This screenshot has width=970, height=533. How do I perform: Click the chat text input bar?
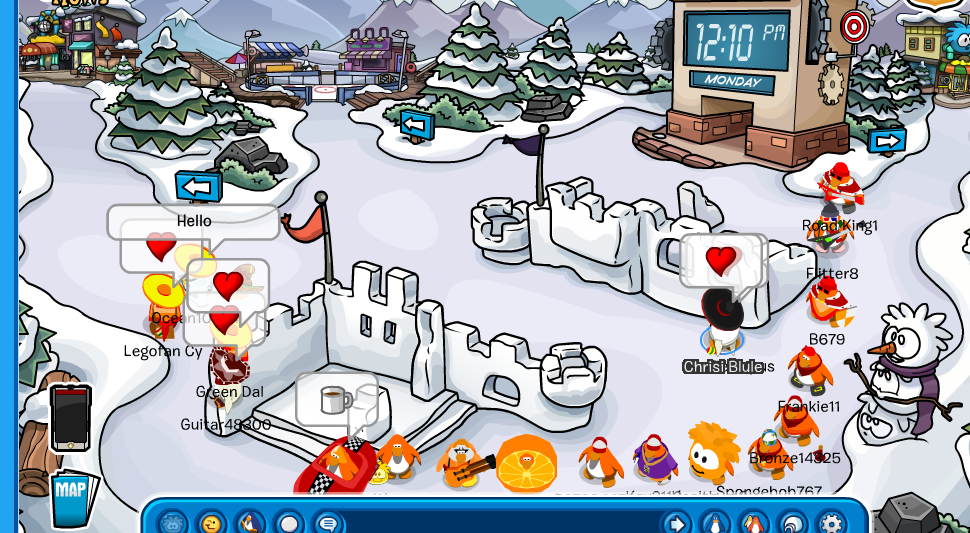(500, 523)
